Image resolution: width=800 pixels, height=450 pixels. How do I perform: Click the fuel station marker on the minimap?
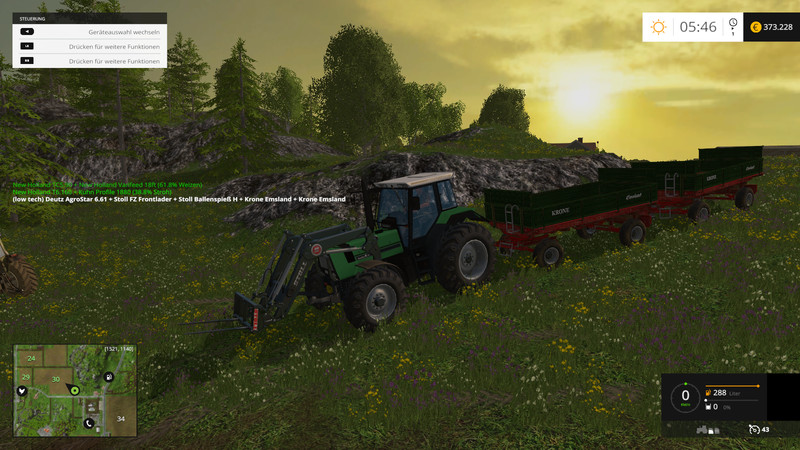[x=109, y=377]
